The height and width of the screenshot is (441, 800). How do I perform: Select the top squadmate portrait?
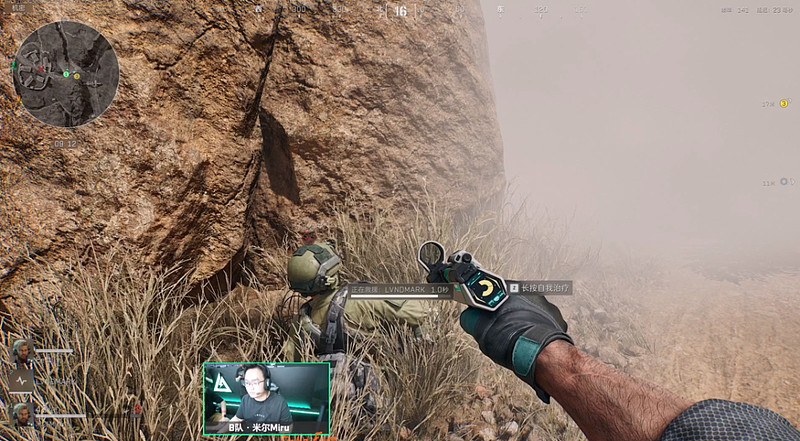[22, 351]
